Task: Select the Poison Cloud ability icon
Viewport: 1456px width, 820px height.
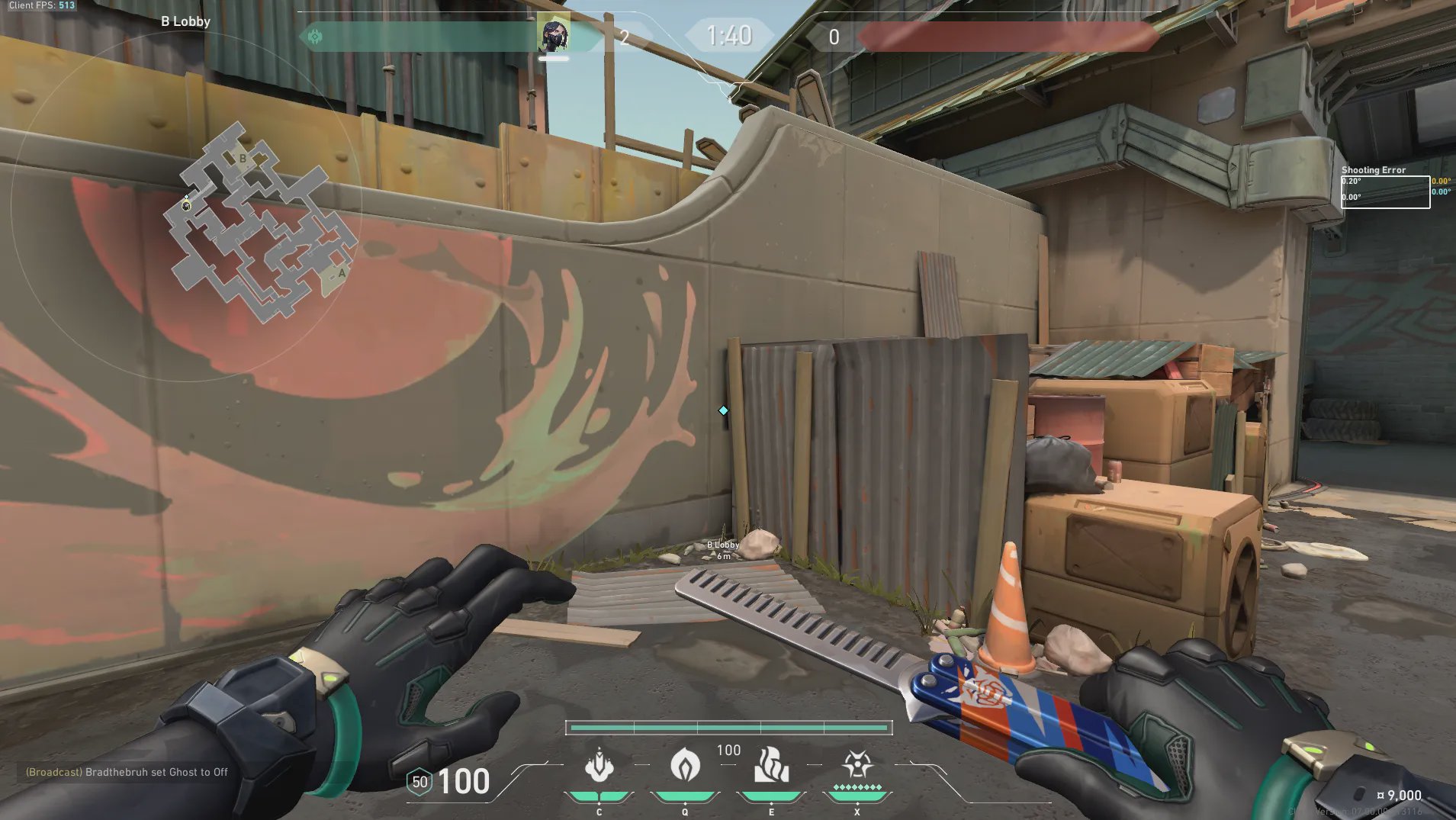Action: (685, 765)
